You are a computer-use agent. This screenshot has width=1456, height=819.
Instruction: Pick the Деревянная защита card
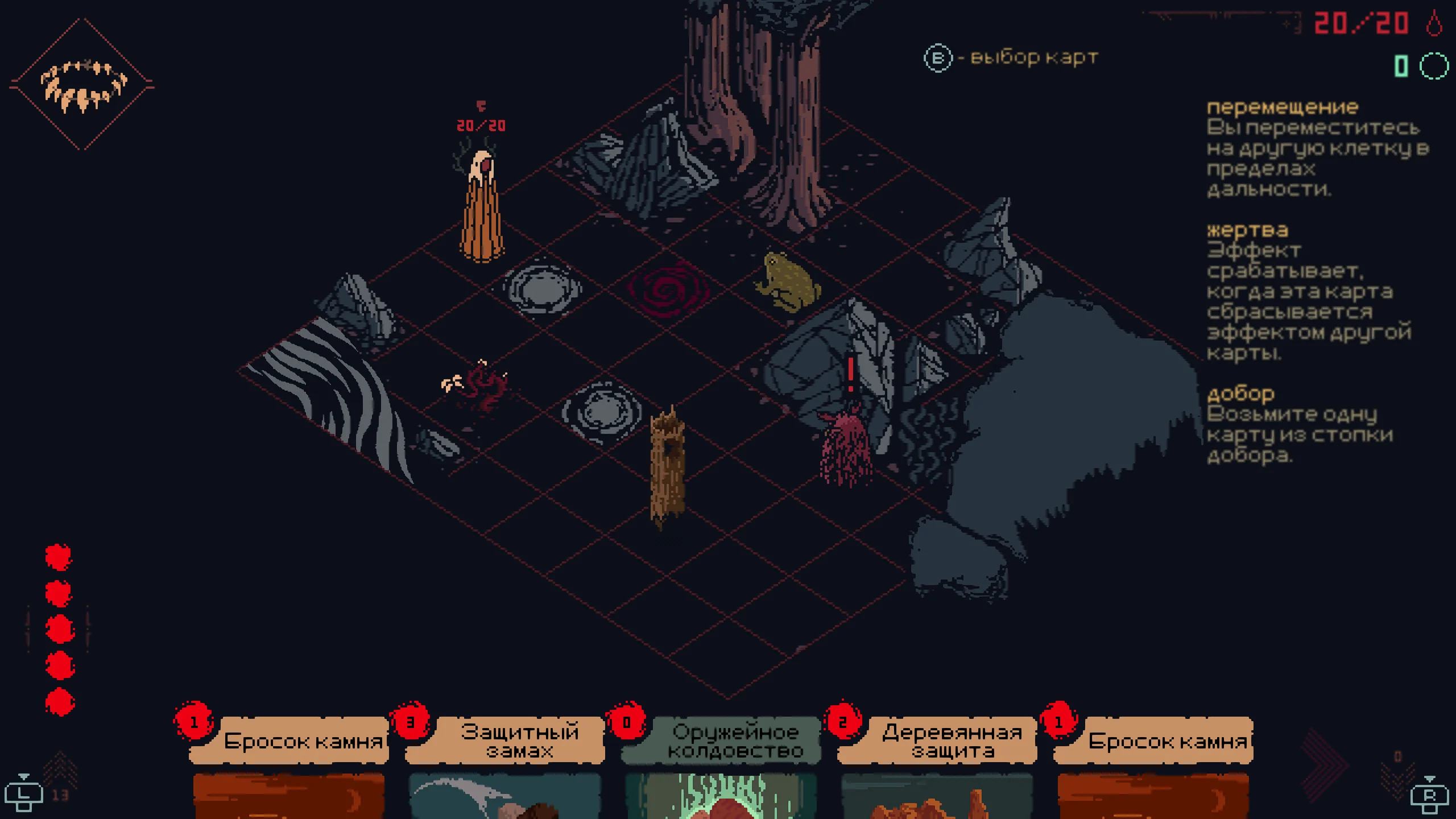pos(937,762)
